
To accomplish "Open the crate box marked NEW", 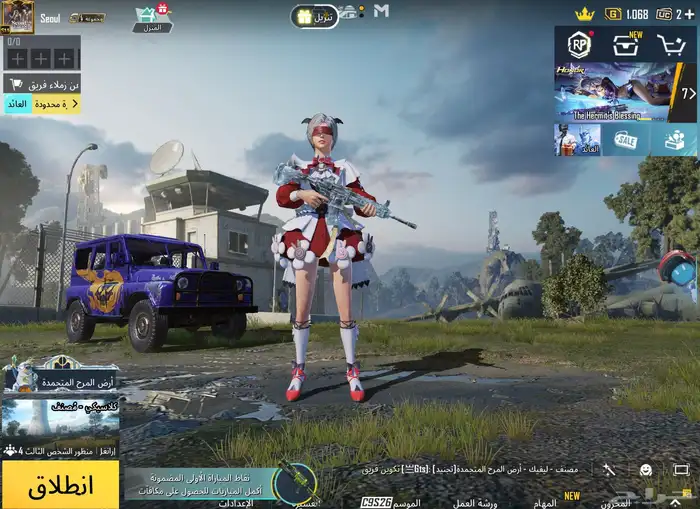I will tap(627, 45).
